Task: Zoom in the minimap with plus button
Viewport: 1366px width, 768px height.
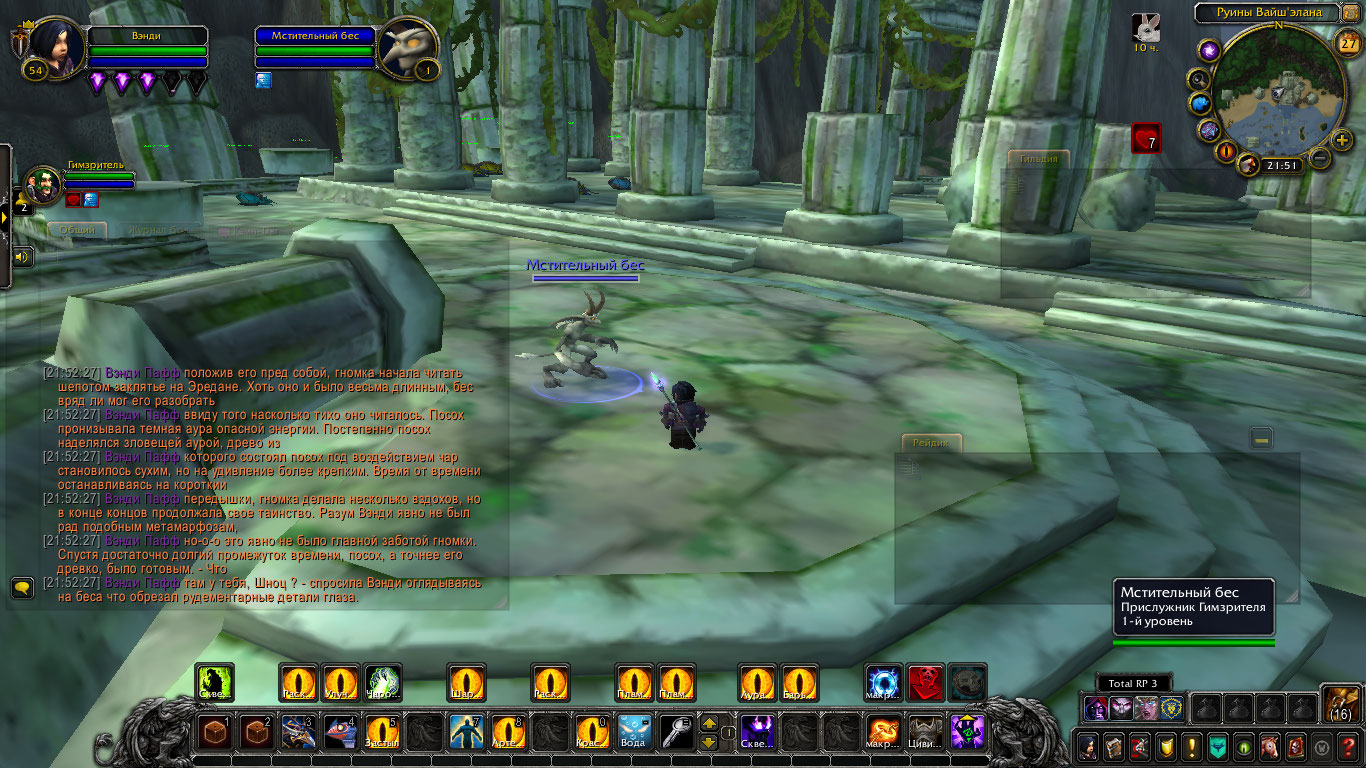Action: (x=1342, y=140)
